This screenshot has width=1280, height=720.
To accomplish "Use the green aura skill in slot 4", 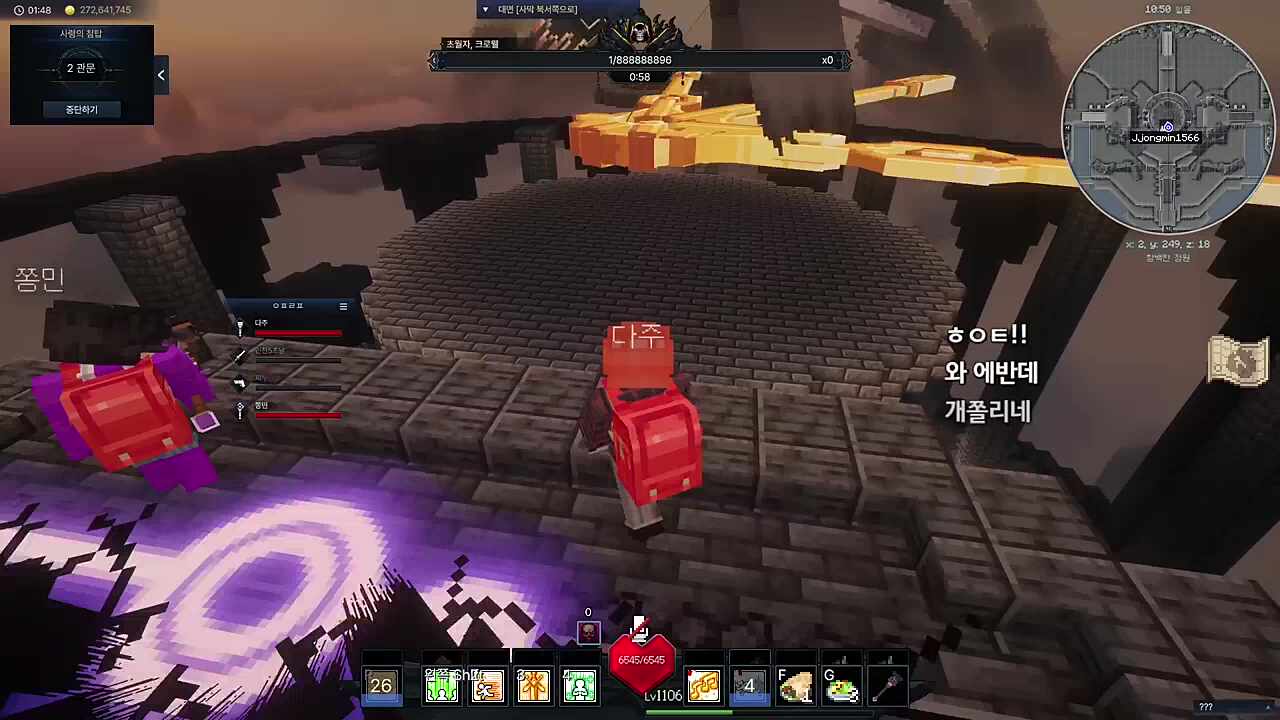I will pos(580,685).
